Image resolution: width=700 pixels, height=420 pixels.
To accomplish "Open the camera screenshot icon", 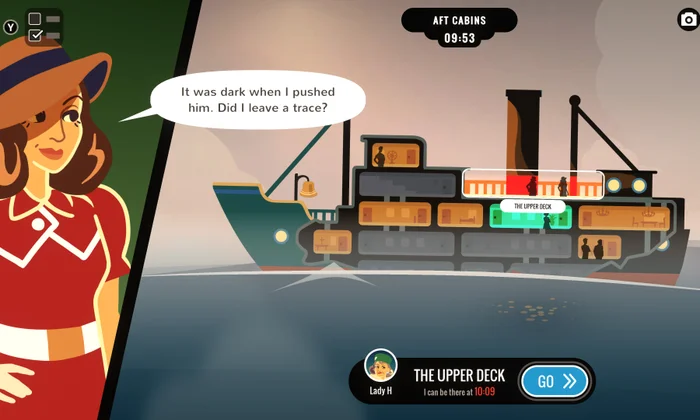I will 686,20.
